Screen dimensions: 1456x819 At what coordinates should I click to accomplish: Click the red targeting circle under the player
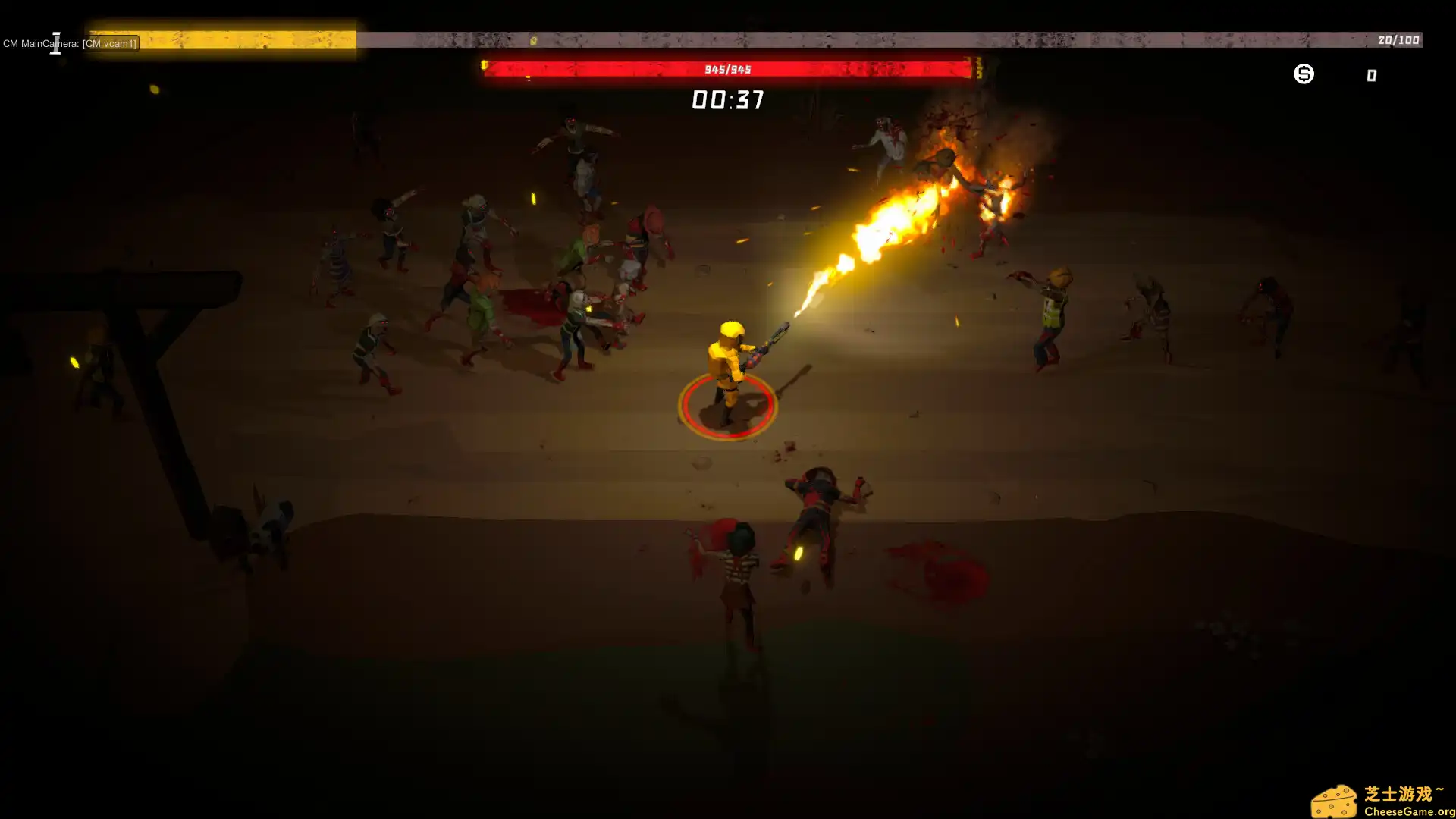pyautogui.click(x=728, y=406)
